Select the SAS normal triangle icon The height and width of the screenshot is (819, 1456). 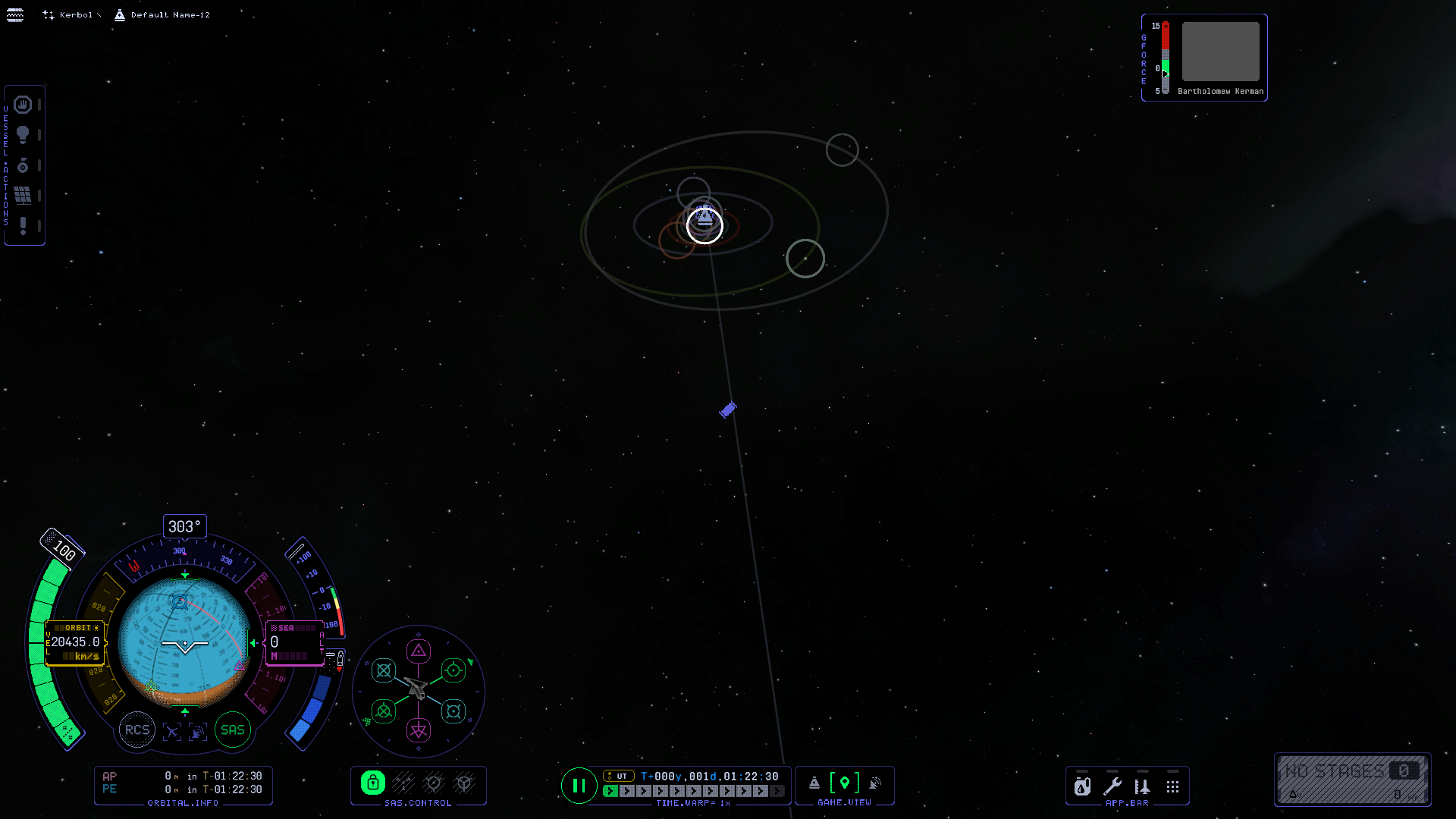coord(419,651)
